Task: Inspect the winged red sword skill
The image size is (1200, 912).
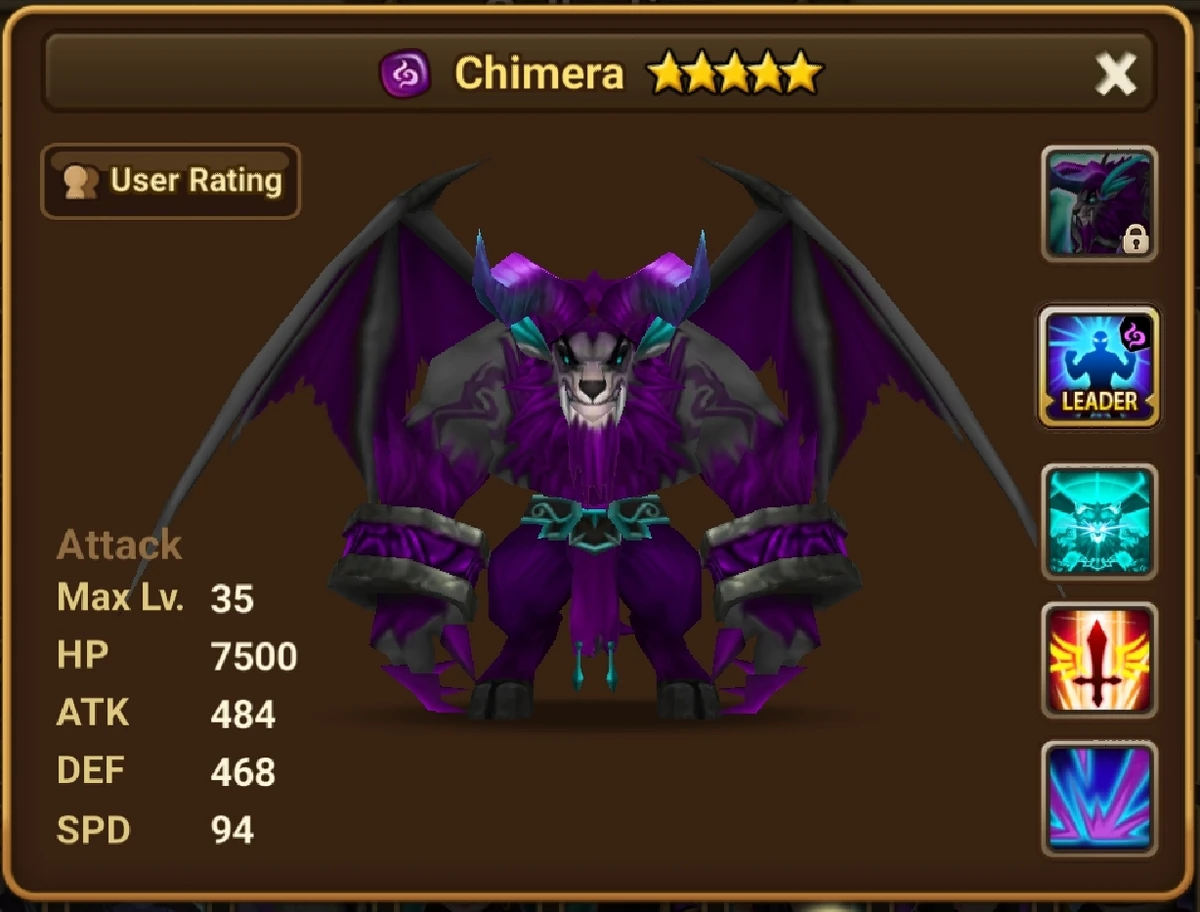Action: 1099,660
